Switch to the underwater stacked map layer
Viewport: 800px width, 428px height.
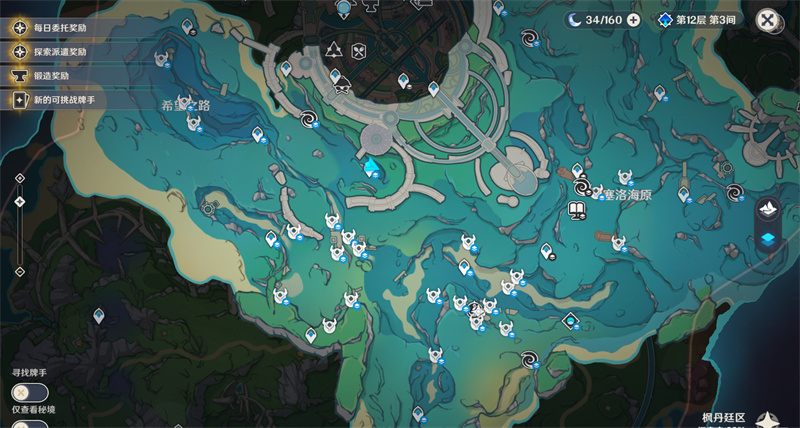tap(767, 239)
